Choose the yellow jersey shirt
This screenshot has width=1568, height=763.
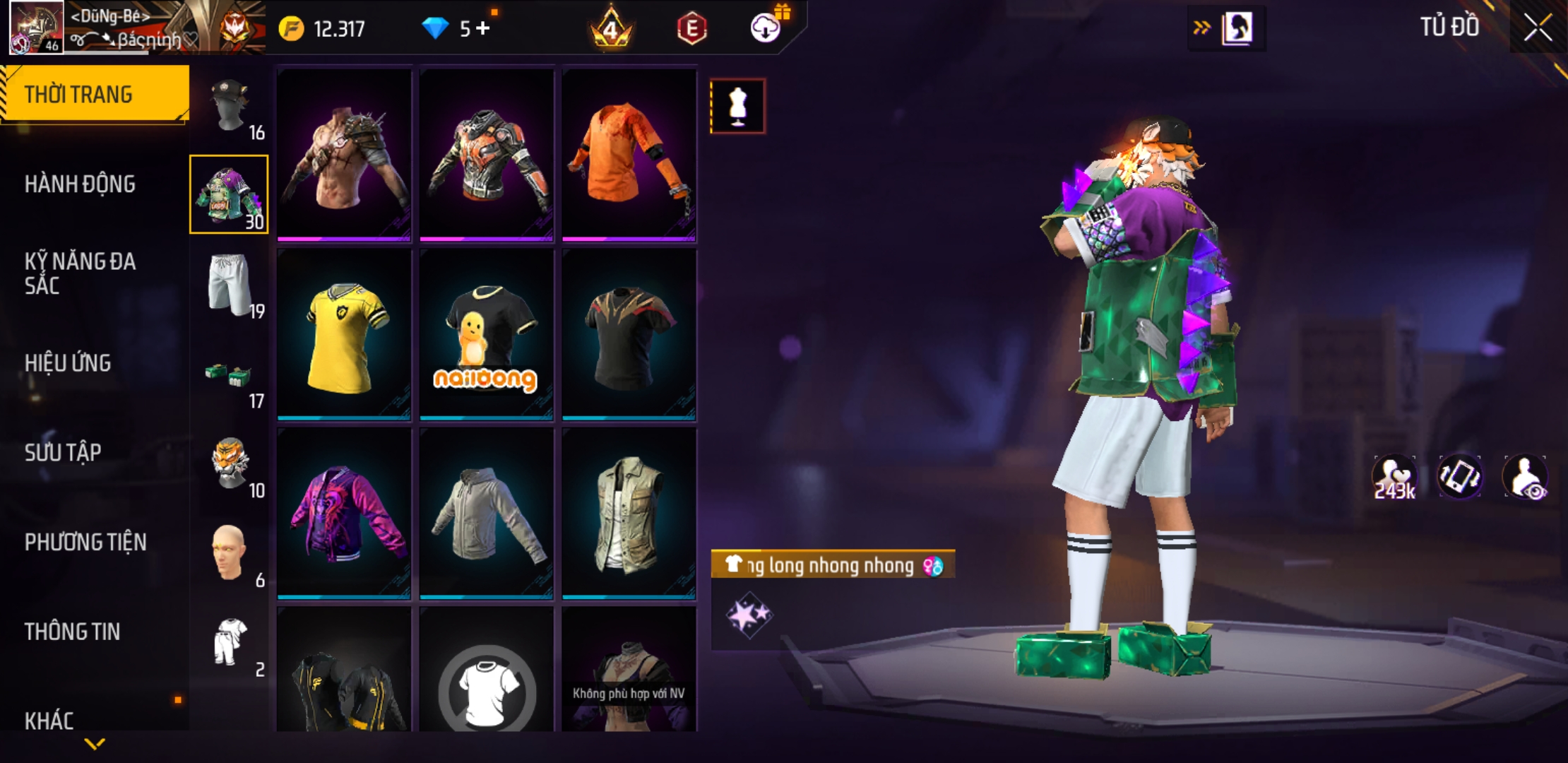click(344, 335)
